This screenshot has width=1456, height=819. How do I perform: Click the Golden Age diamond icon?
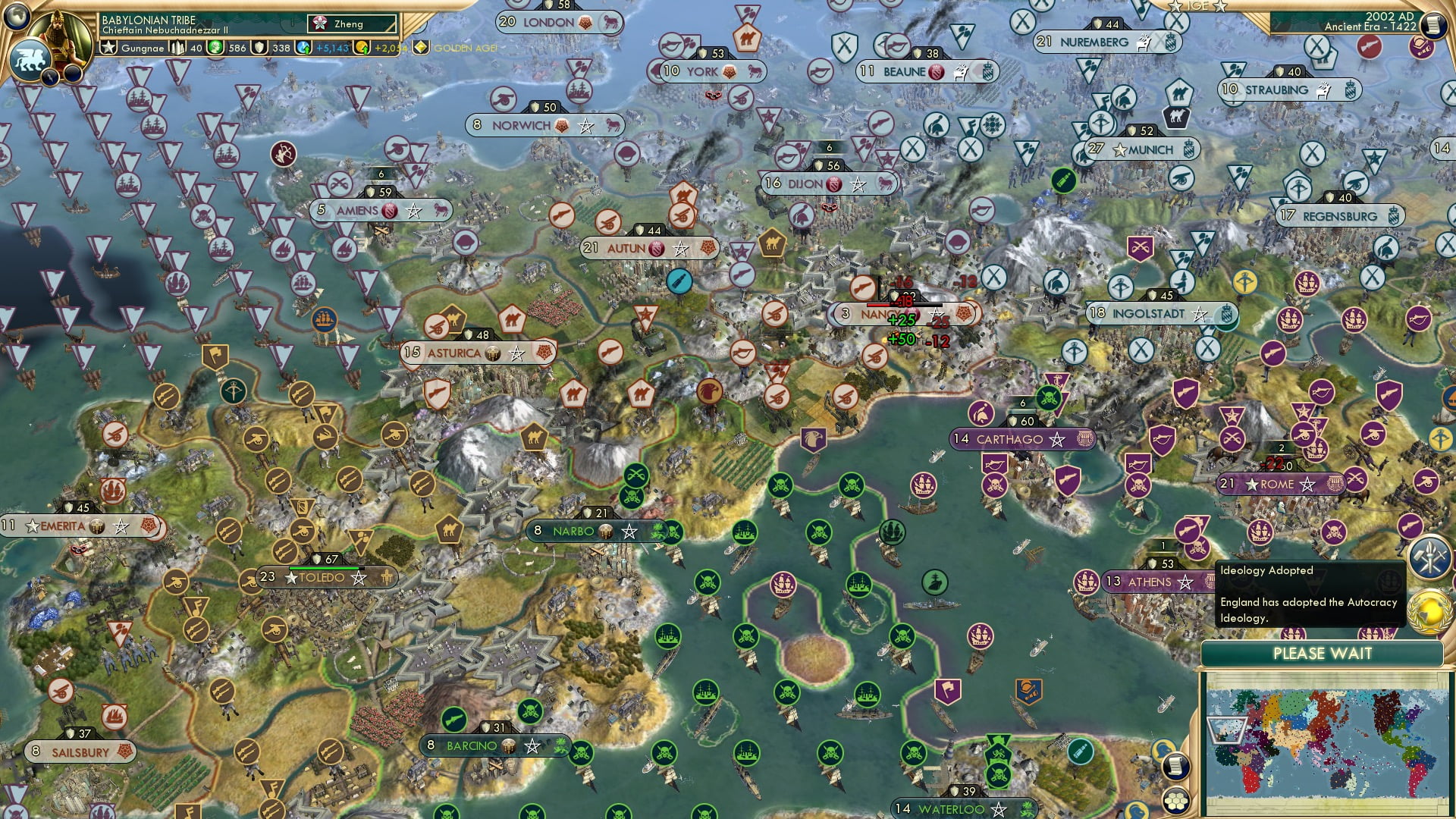pos(420,48)
